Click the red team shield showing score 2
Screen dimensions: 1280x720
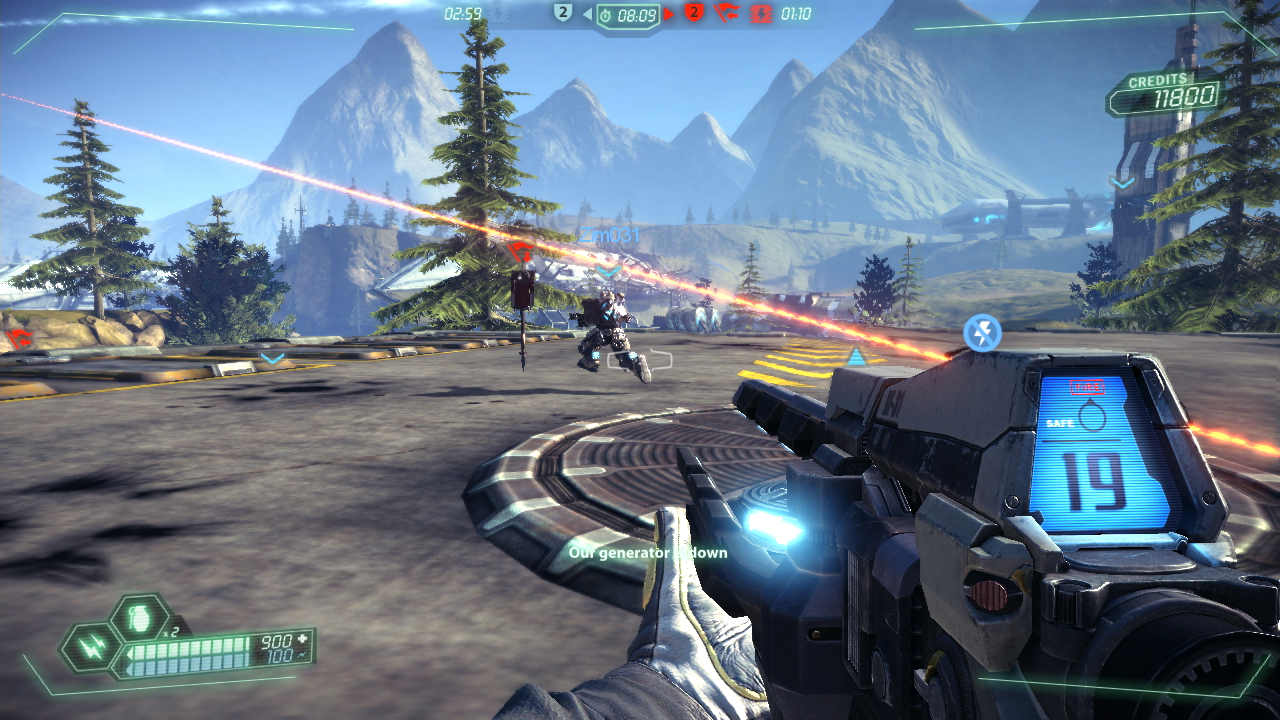coord(693,13)
